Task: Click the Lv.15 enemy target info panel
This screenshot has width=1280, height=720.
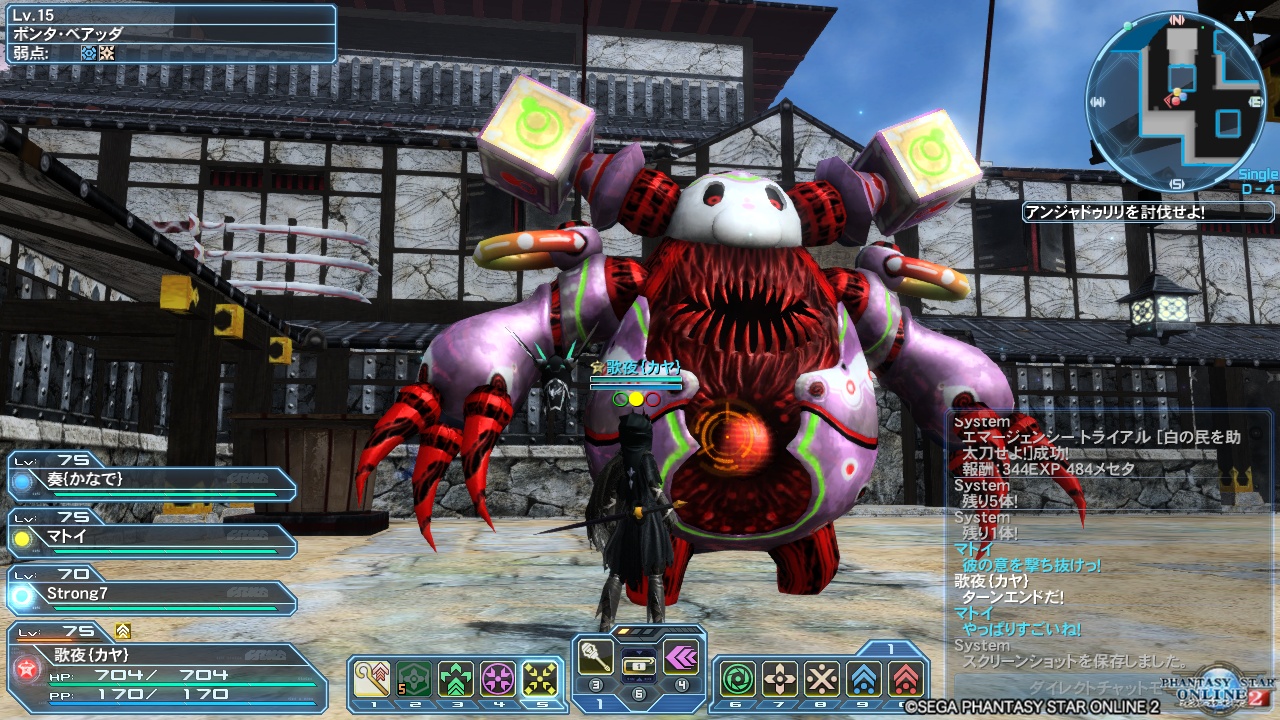Action: (x=168, y=35)
